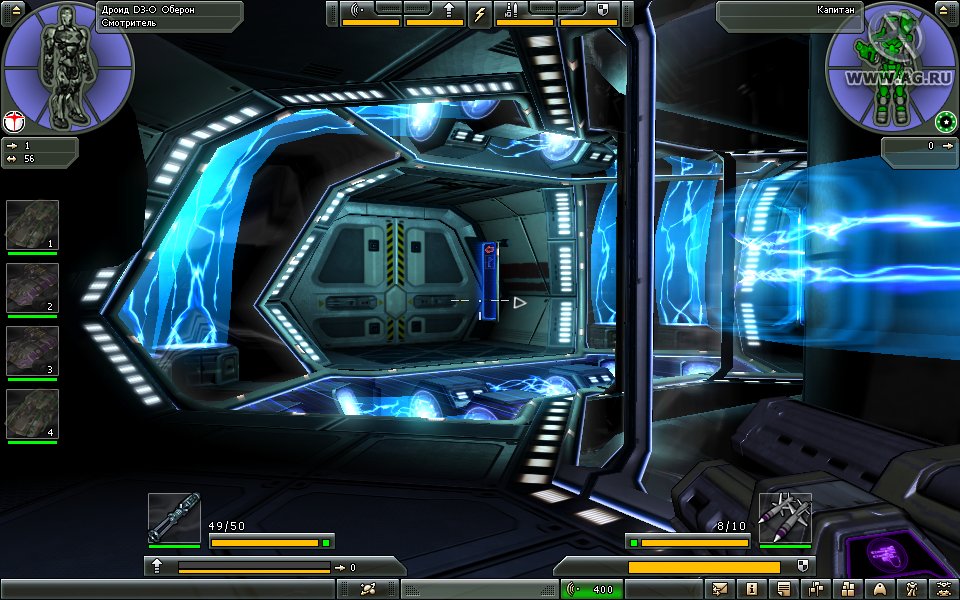
Task: Click the green radar 400 indicator
Action: coord(593,589)
